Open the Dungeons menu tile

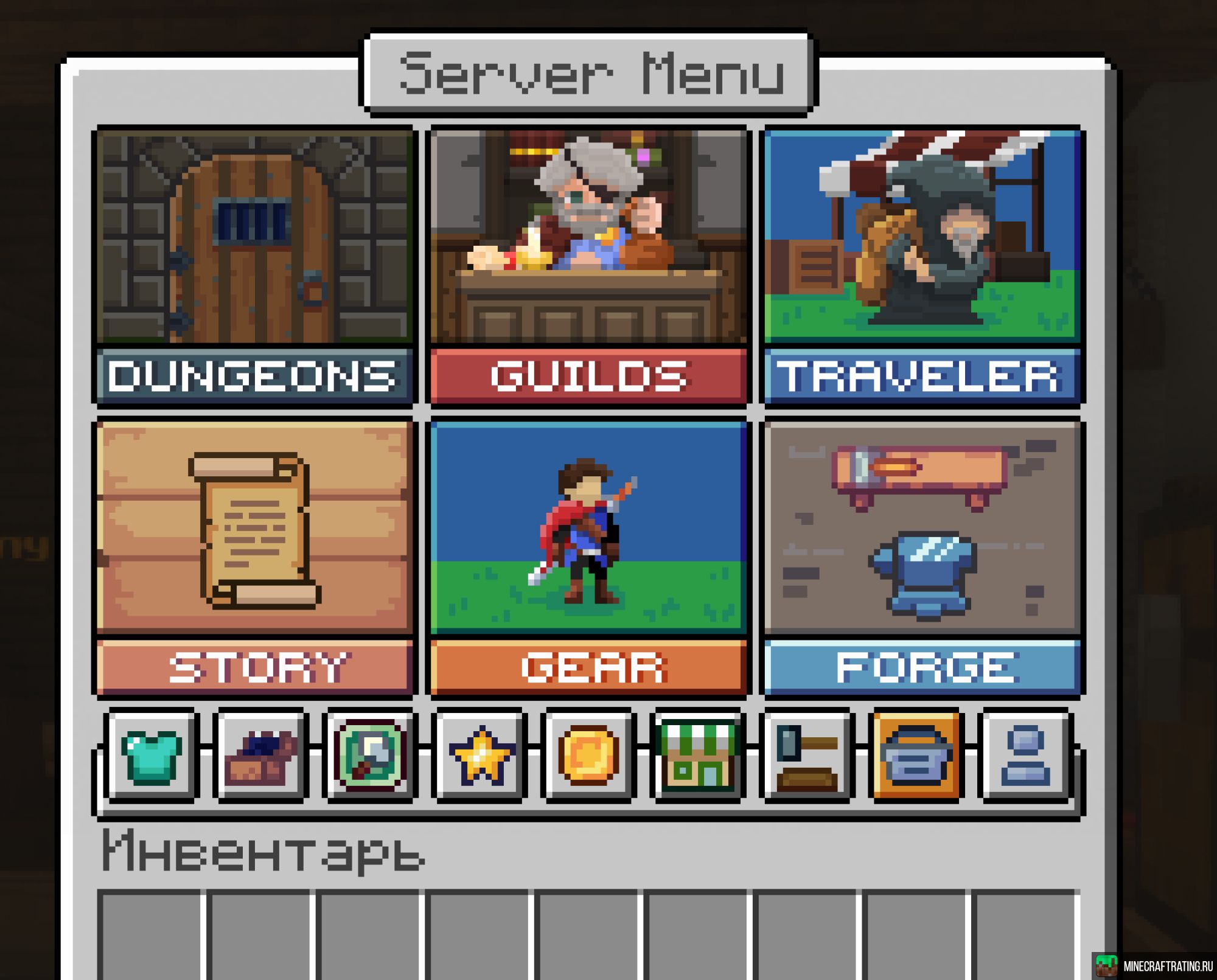255,266
